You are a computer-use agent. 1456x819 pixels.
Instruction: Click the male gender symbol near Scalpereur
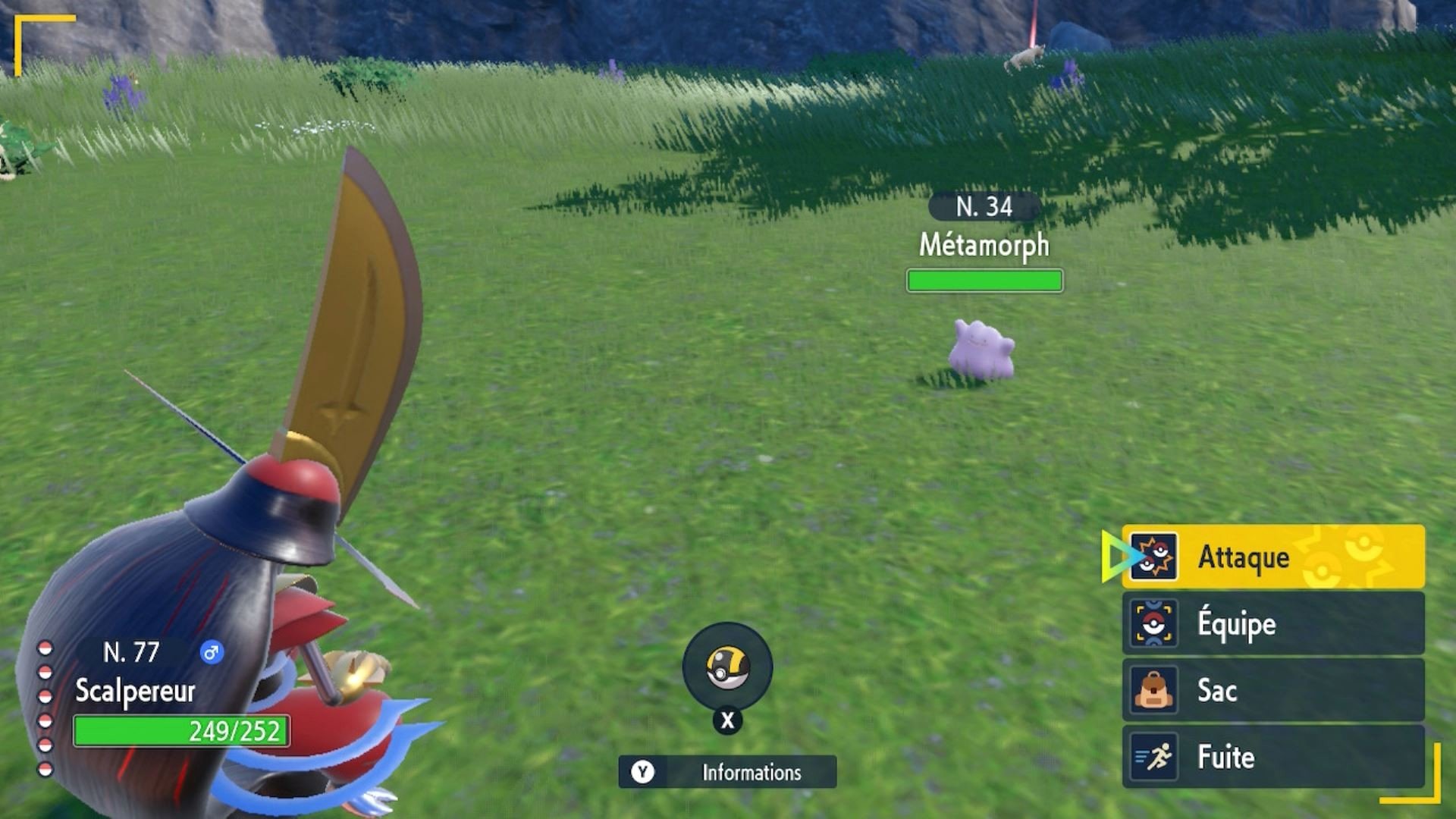coord(212,651)
